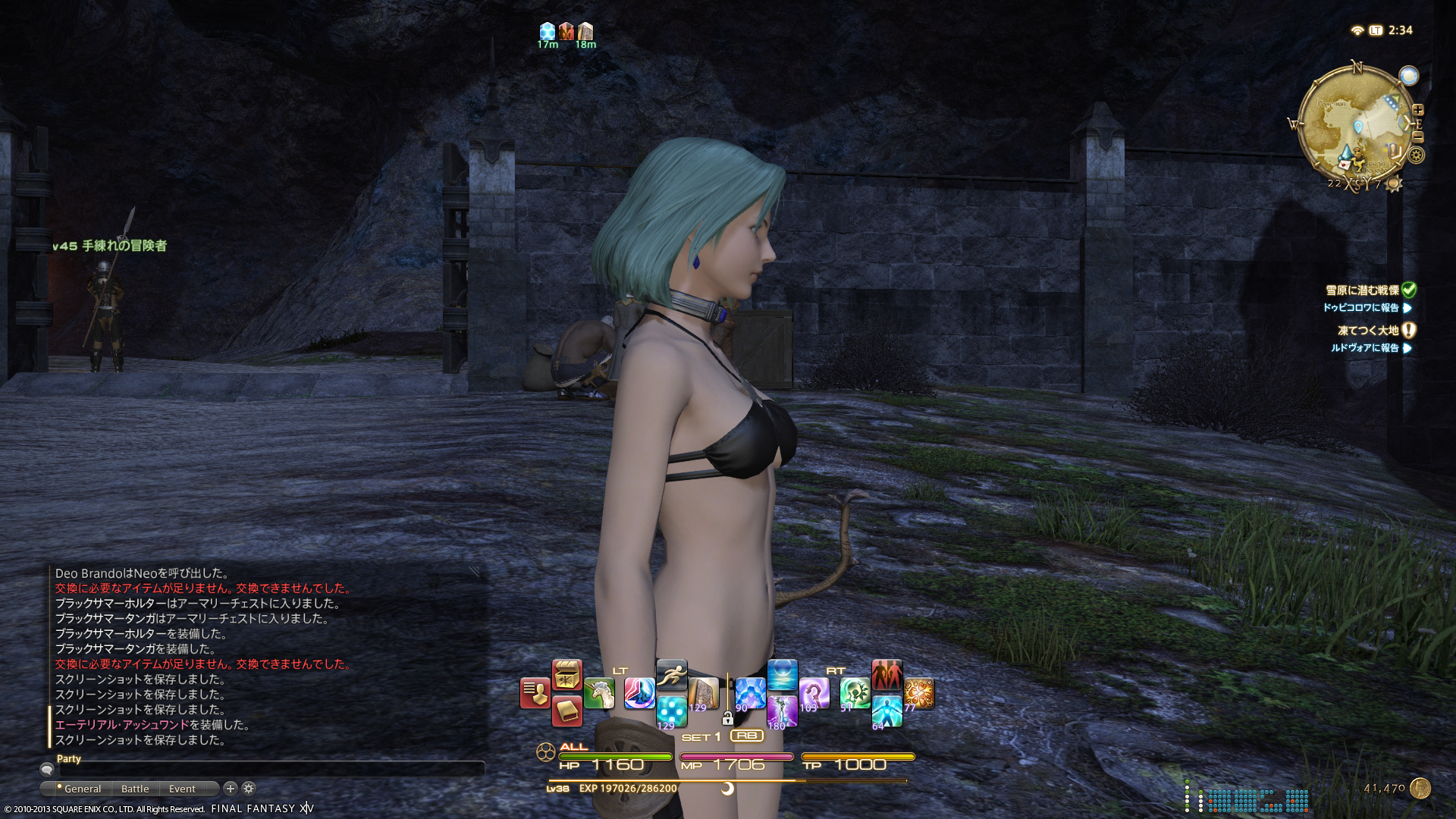Open chat log settings gear
This screenshot has width=1456, height=819.
249,789
